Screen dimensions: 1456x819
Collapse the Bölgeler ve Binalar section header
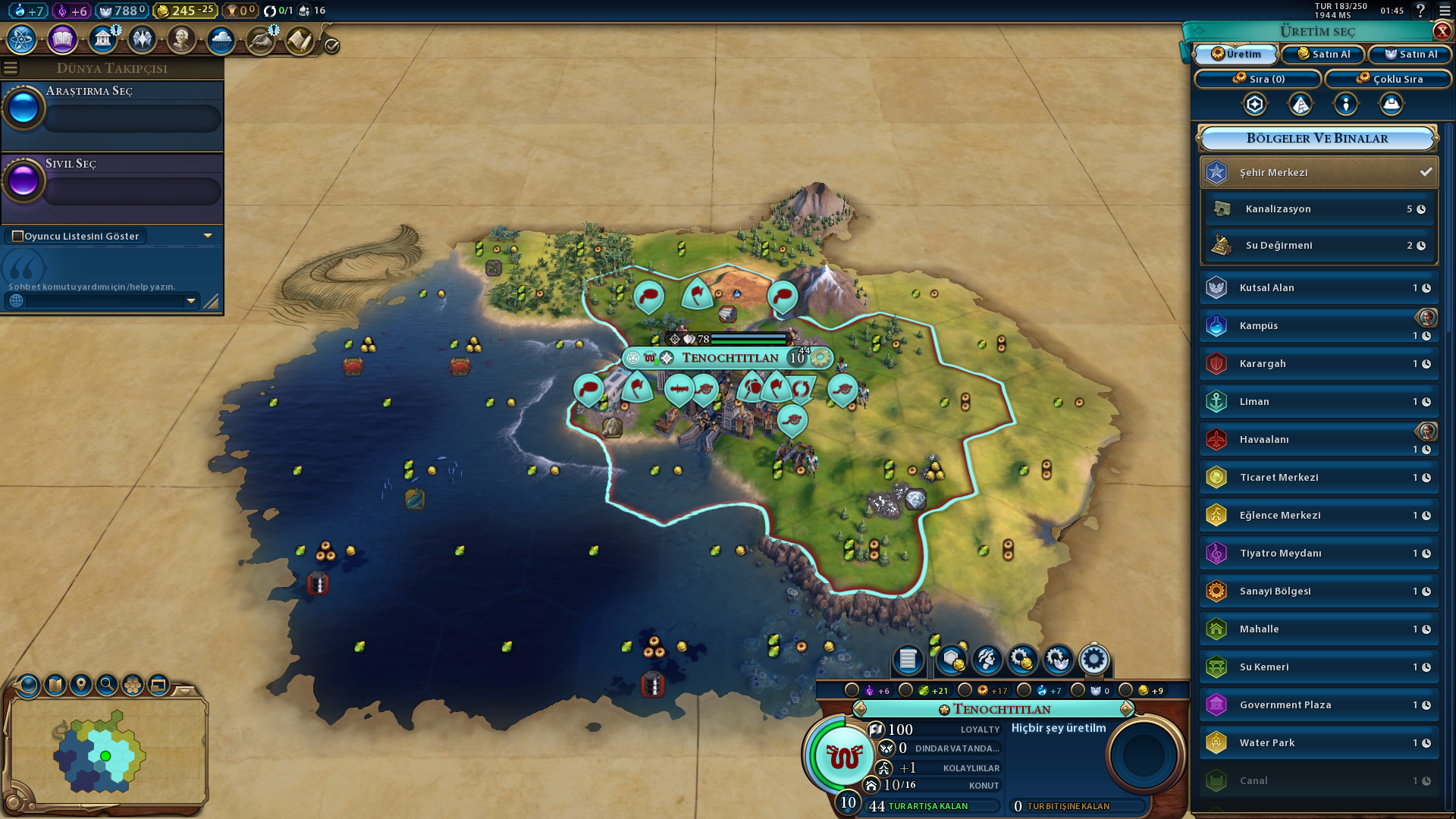pyautogui.click(x=1317, y=138)
